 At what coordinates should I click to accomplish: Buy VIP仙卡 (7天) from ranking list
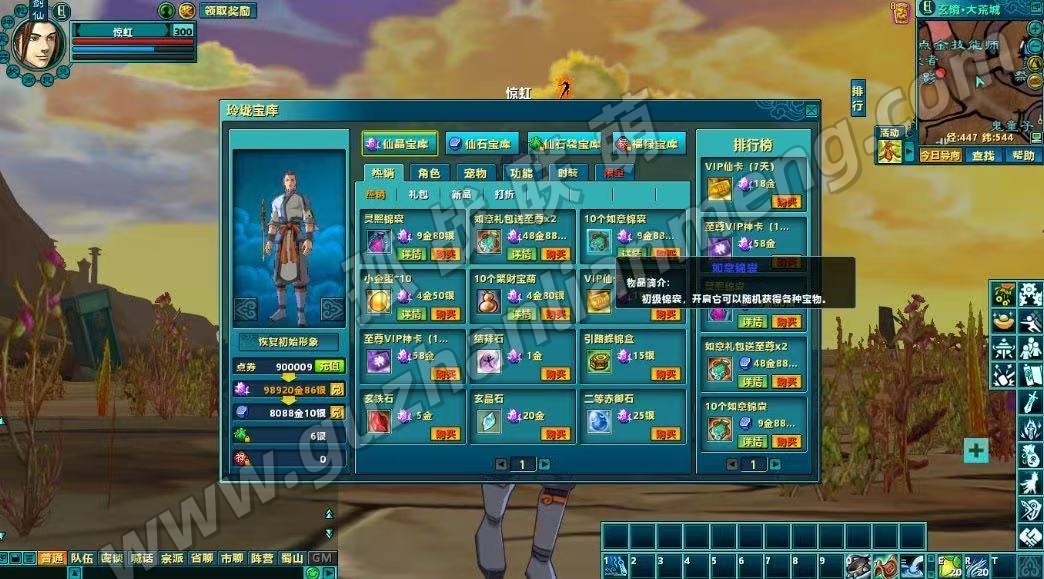click(787, 201)
